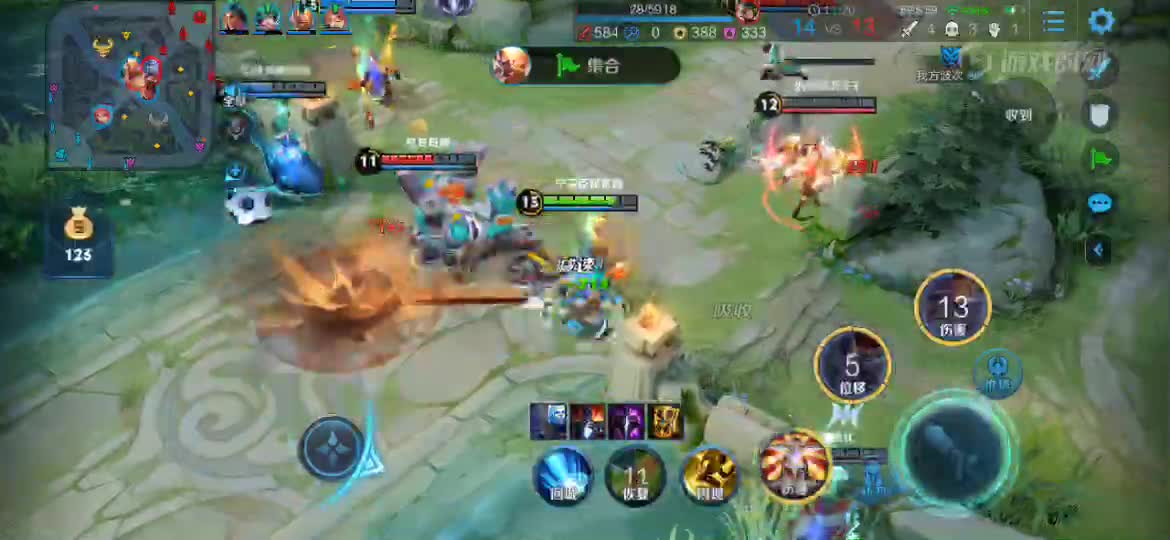This screenshot has height=540, width=1170.
Task: Use the 恢复 heal ability
Action: [636, 475]
